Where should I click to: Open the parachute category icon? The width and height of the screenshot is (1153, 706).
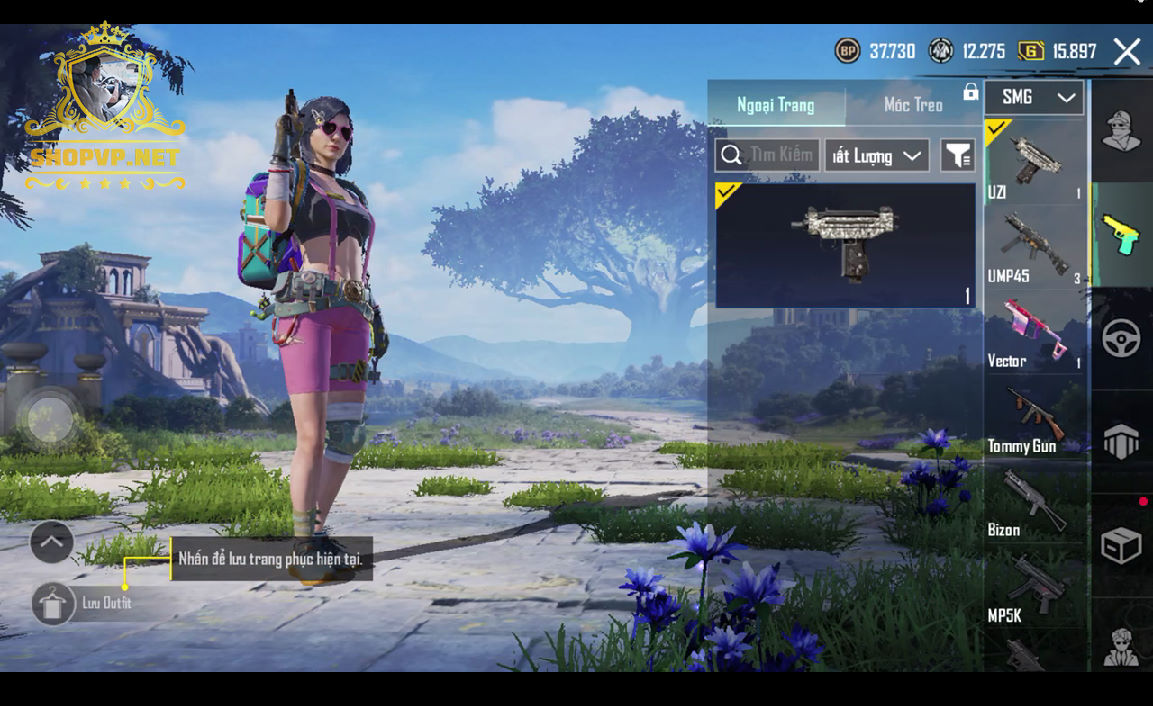(x=1121, y=441)
